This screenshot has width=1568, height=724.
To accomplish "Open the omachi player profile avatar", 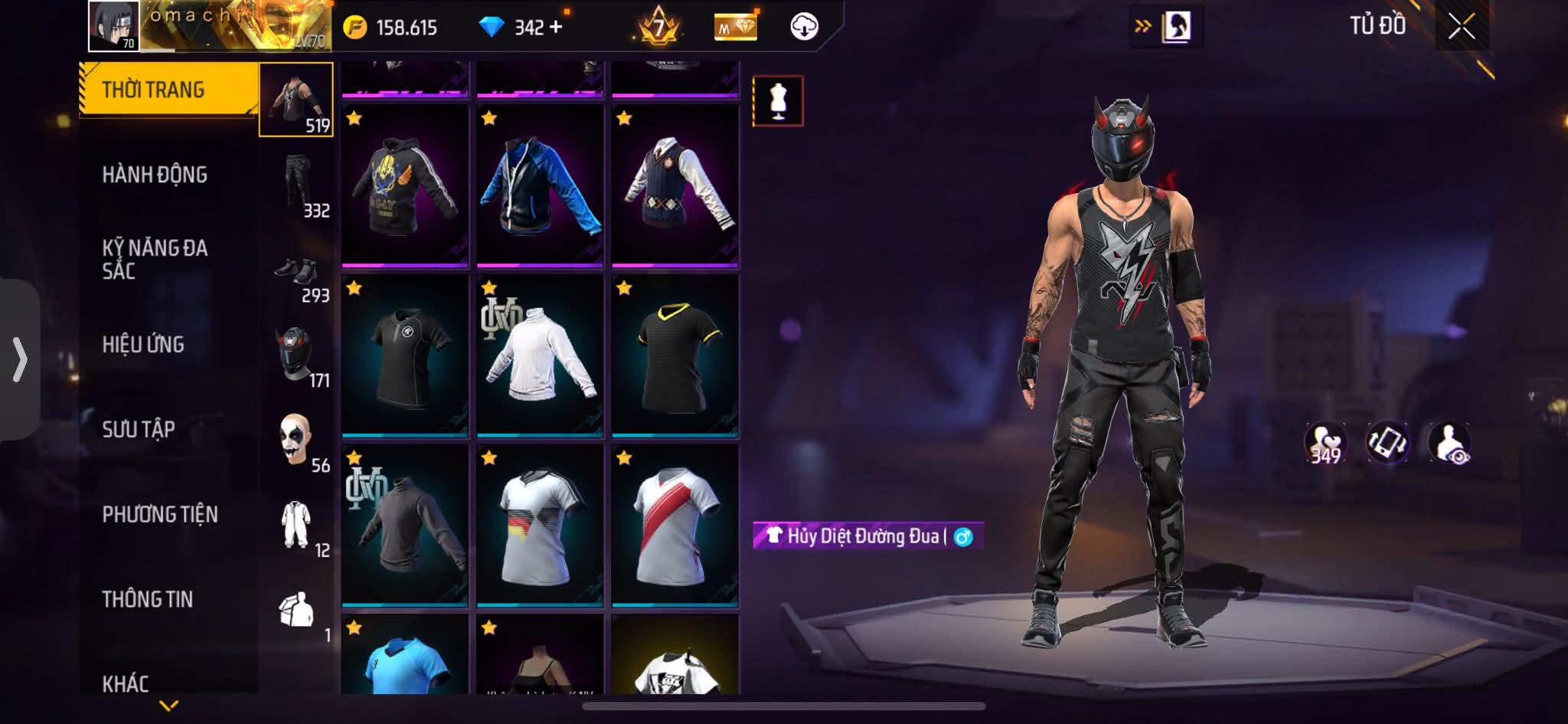I will tap(114, 25).
